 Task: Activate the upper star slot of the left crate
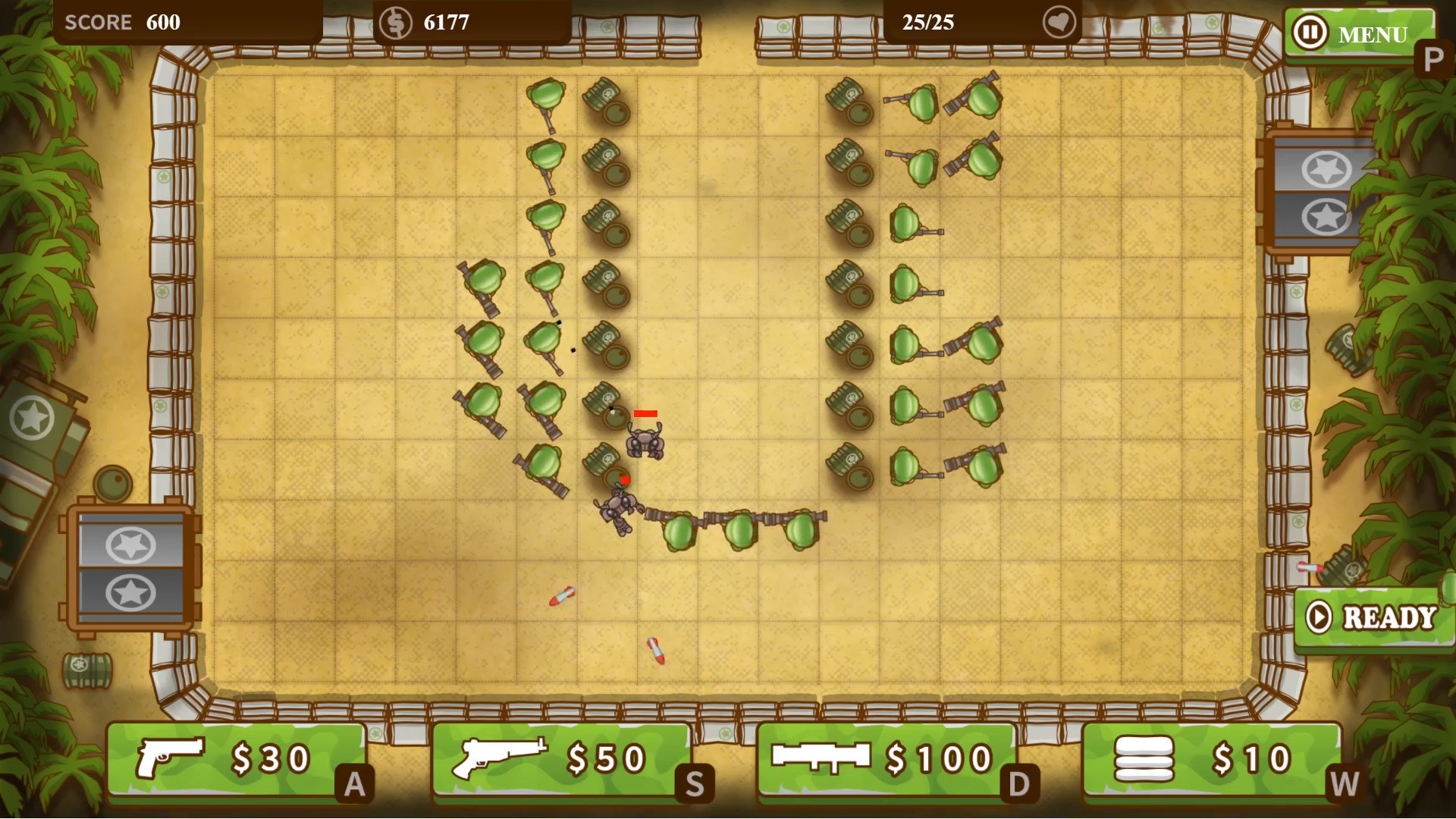pyautogui.click(x=130, y=543)
